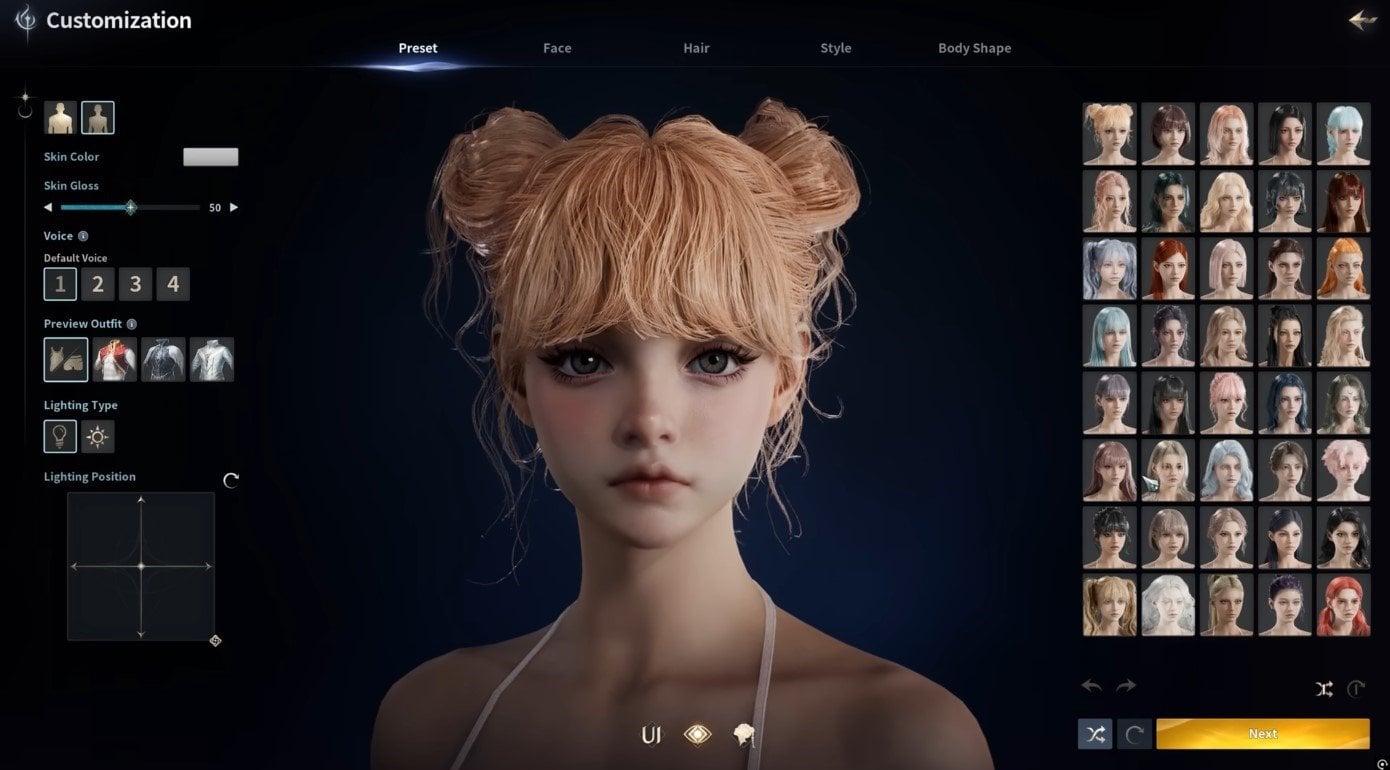
Task: Click the eye view icon
Action: coord(697,736)
